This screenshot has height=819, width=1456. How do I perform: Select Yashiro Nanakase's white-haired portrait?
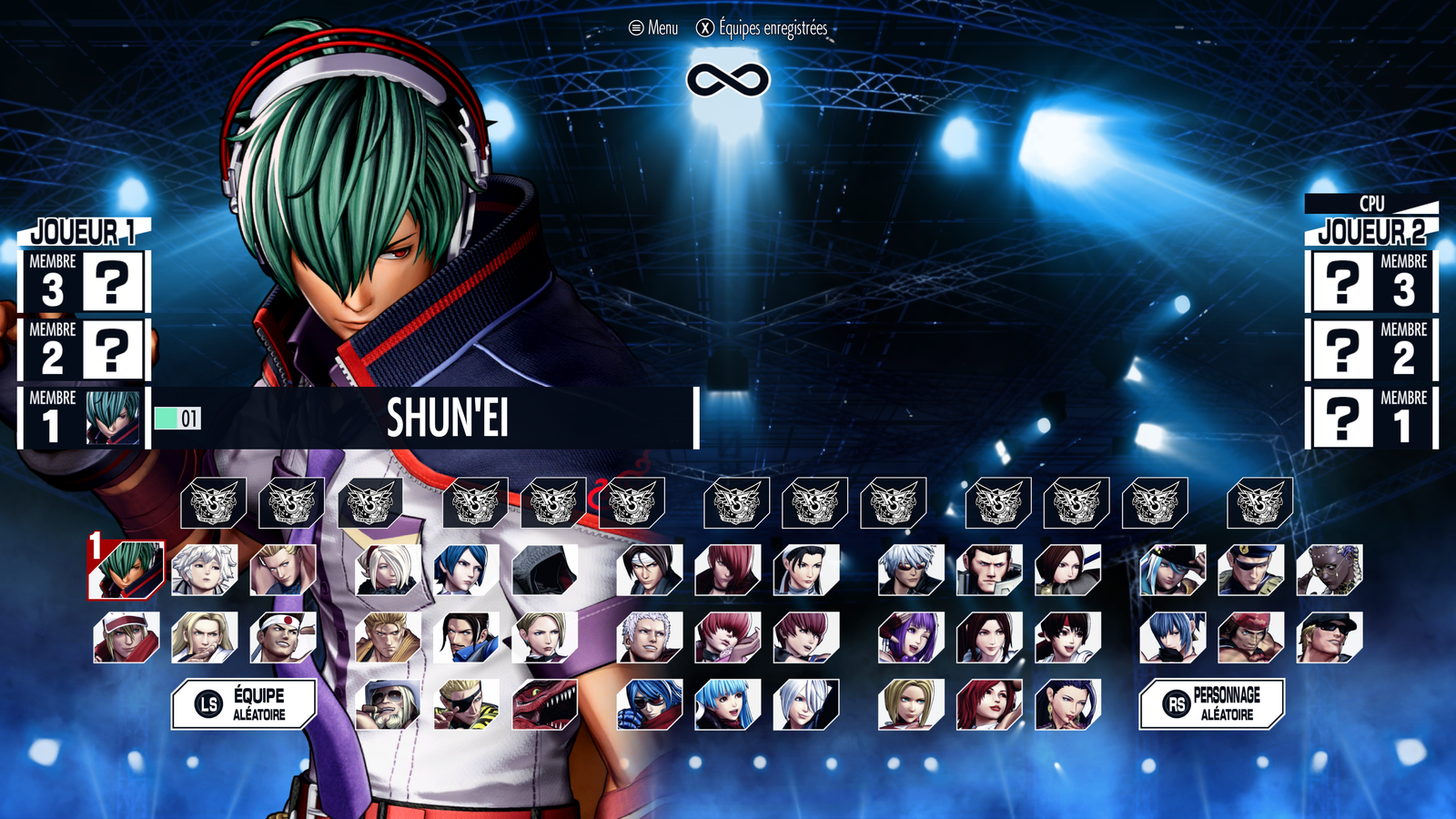650,637
